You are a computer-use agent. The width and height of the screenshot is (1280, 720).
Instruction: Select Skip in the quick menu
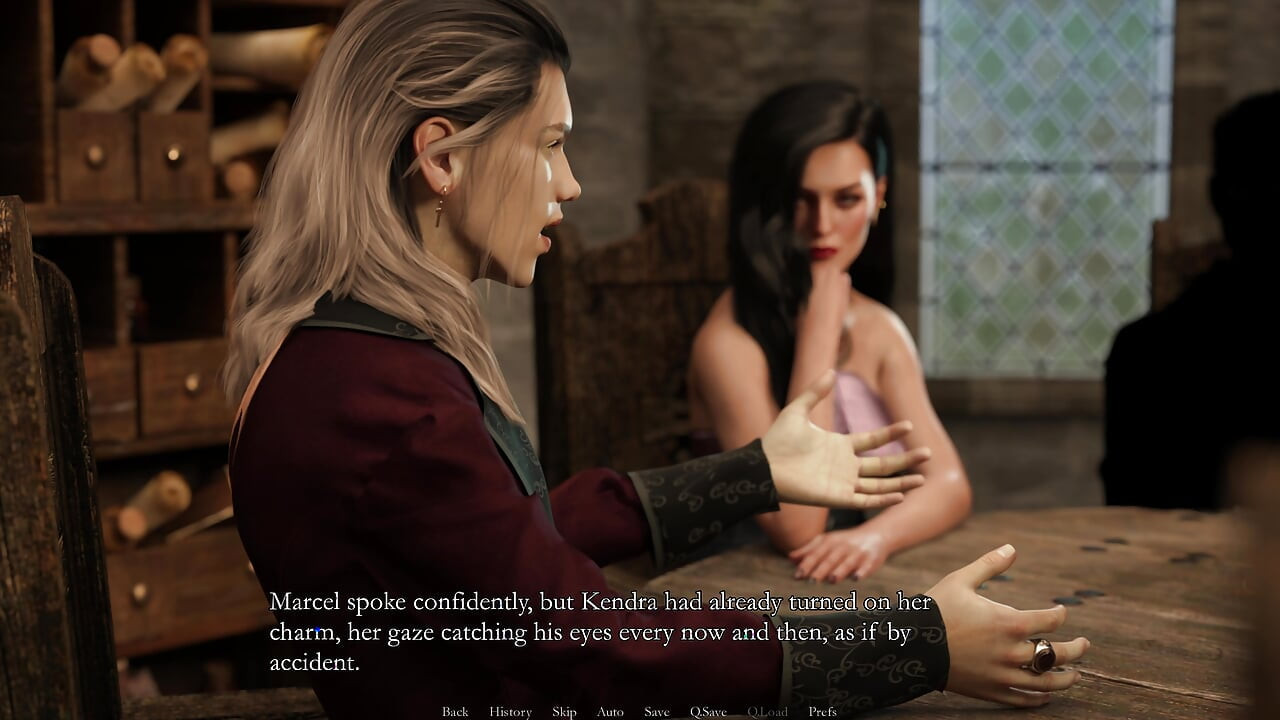tap(563, 711)
